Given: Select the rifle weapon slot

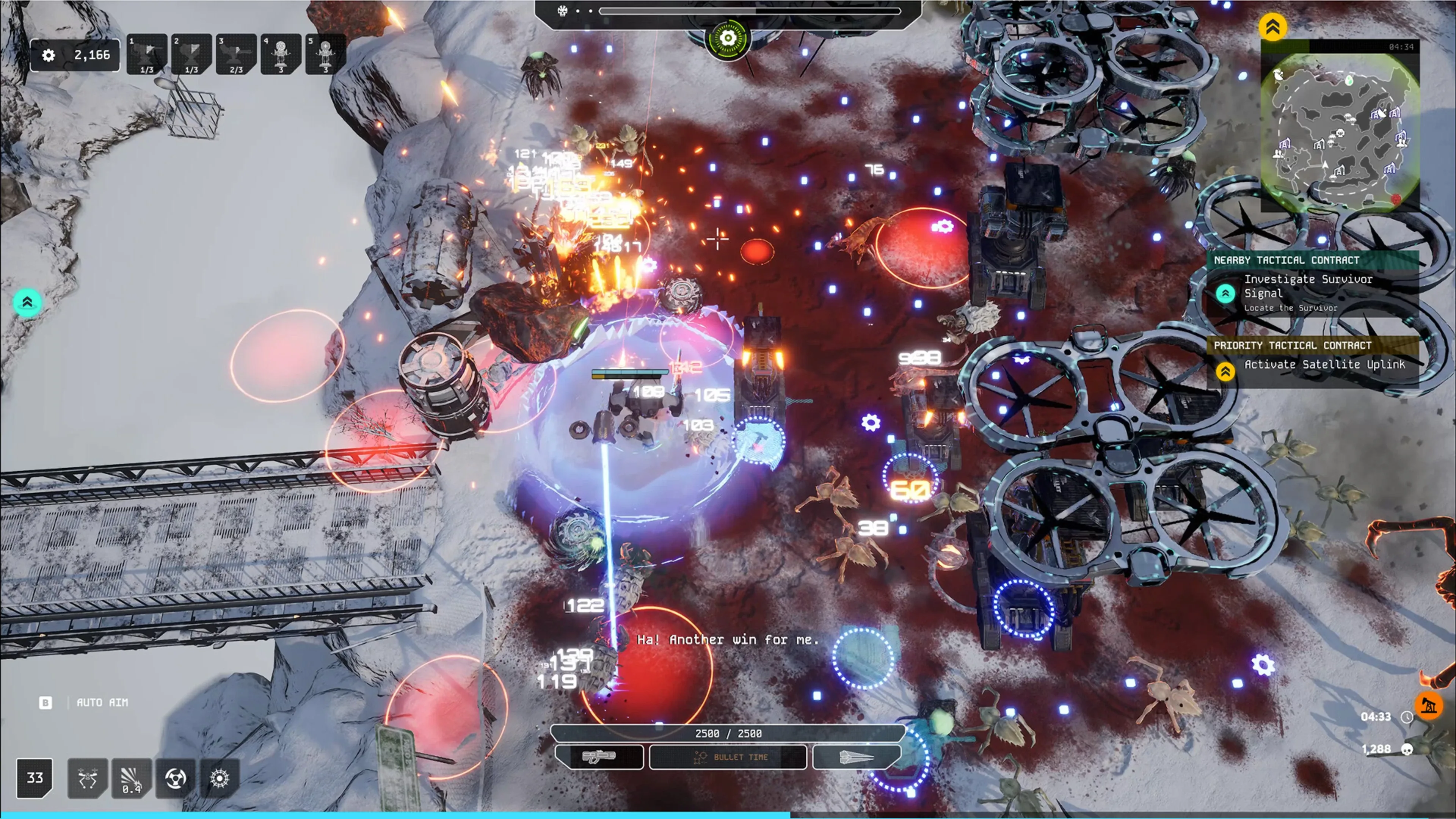Looking at the screenshot, I should click(599, 757).
